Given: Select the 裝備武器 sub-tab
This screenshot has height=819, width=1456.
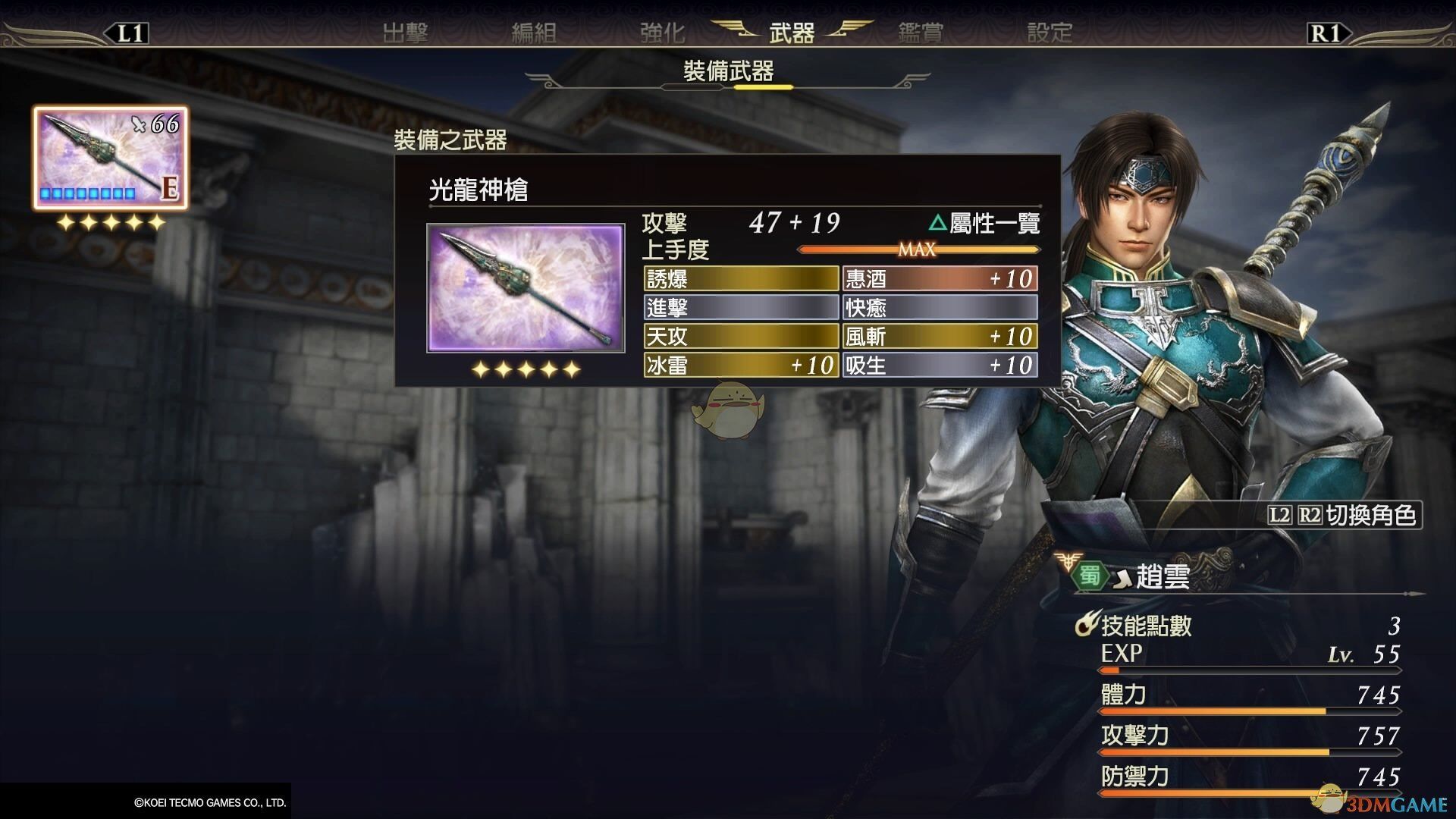Looking at the screenshot, I should pos(728,72).
